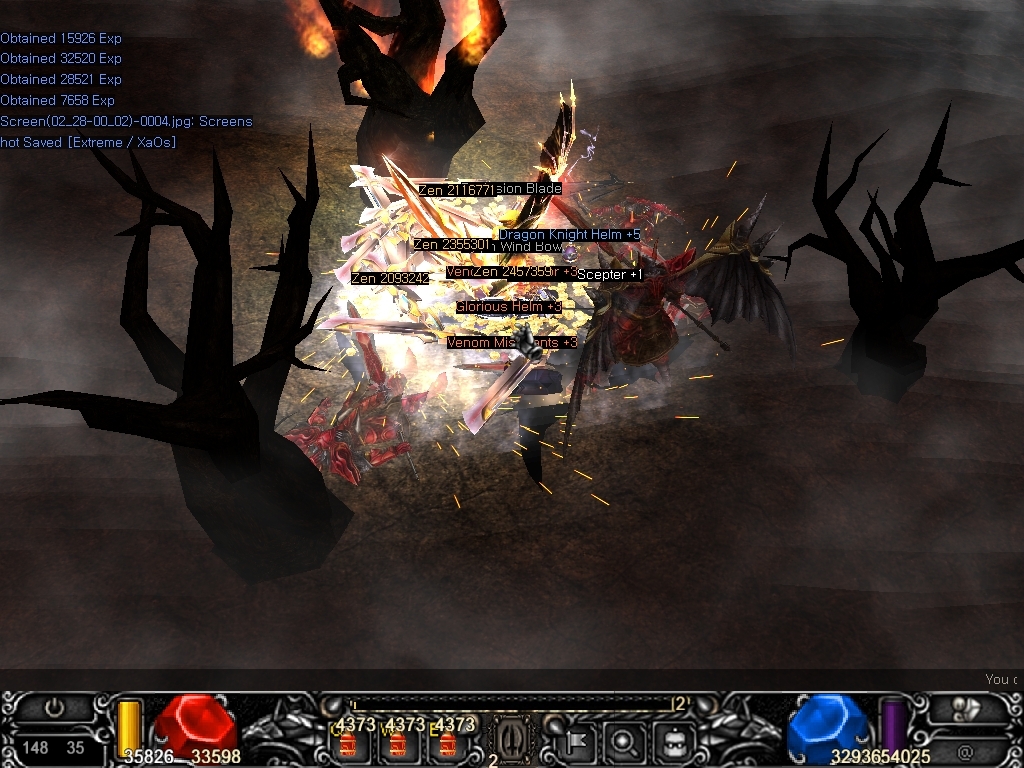Click the @ button on the HUD
This screenshot has height=768, width=1024.
point(965,751)
